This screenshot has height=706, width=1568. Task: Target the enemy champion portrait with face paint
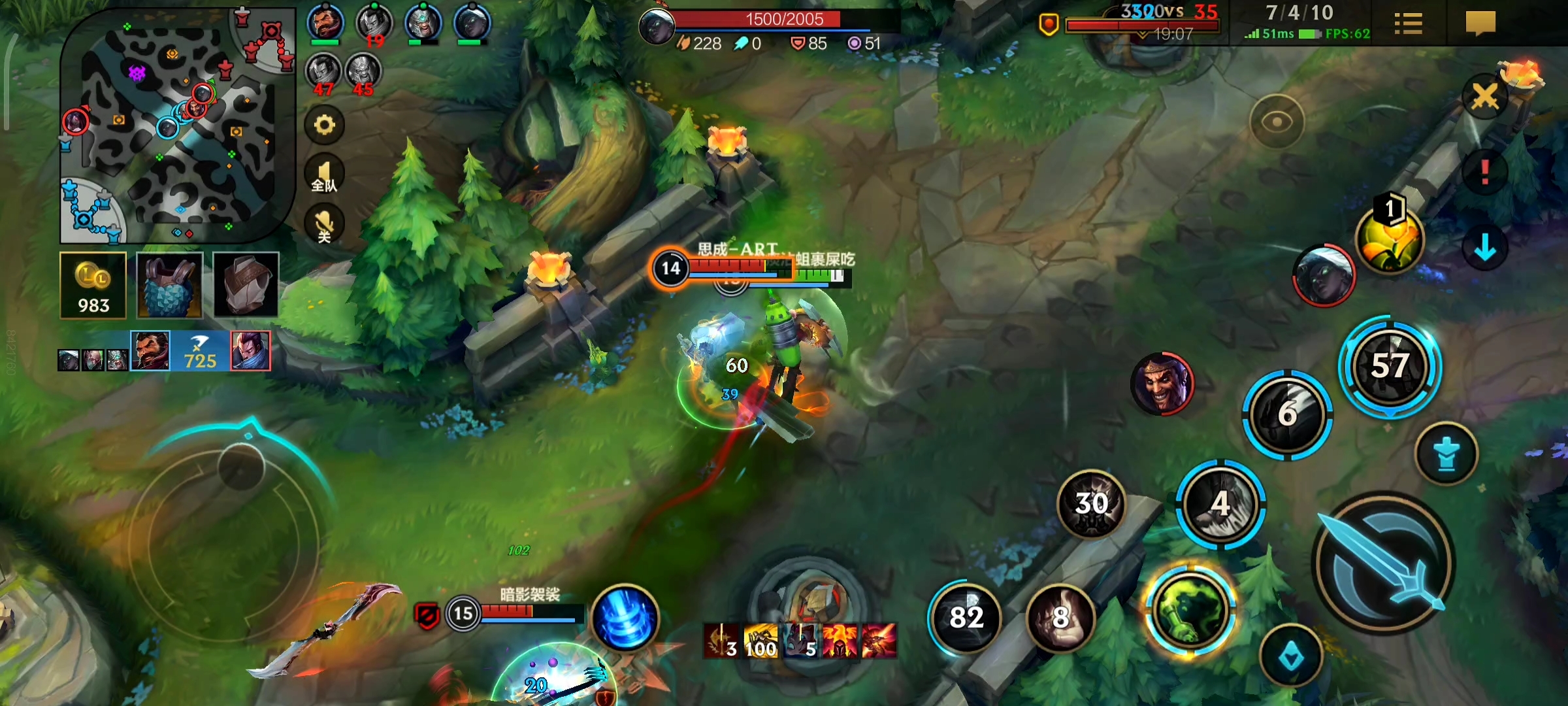coord(1162,384)
